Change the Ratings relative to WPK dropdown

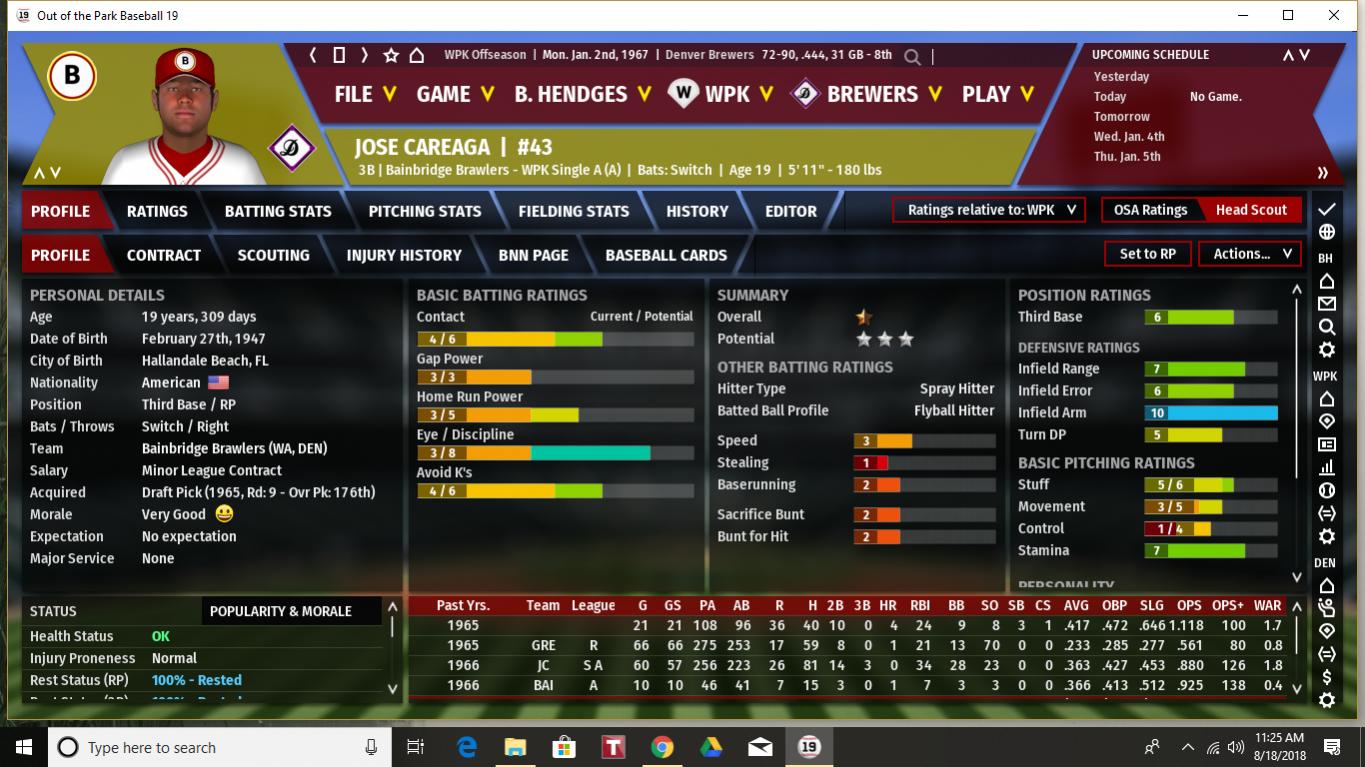[x=990, y=210]
